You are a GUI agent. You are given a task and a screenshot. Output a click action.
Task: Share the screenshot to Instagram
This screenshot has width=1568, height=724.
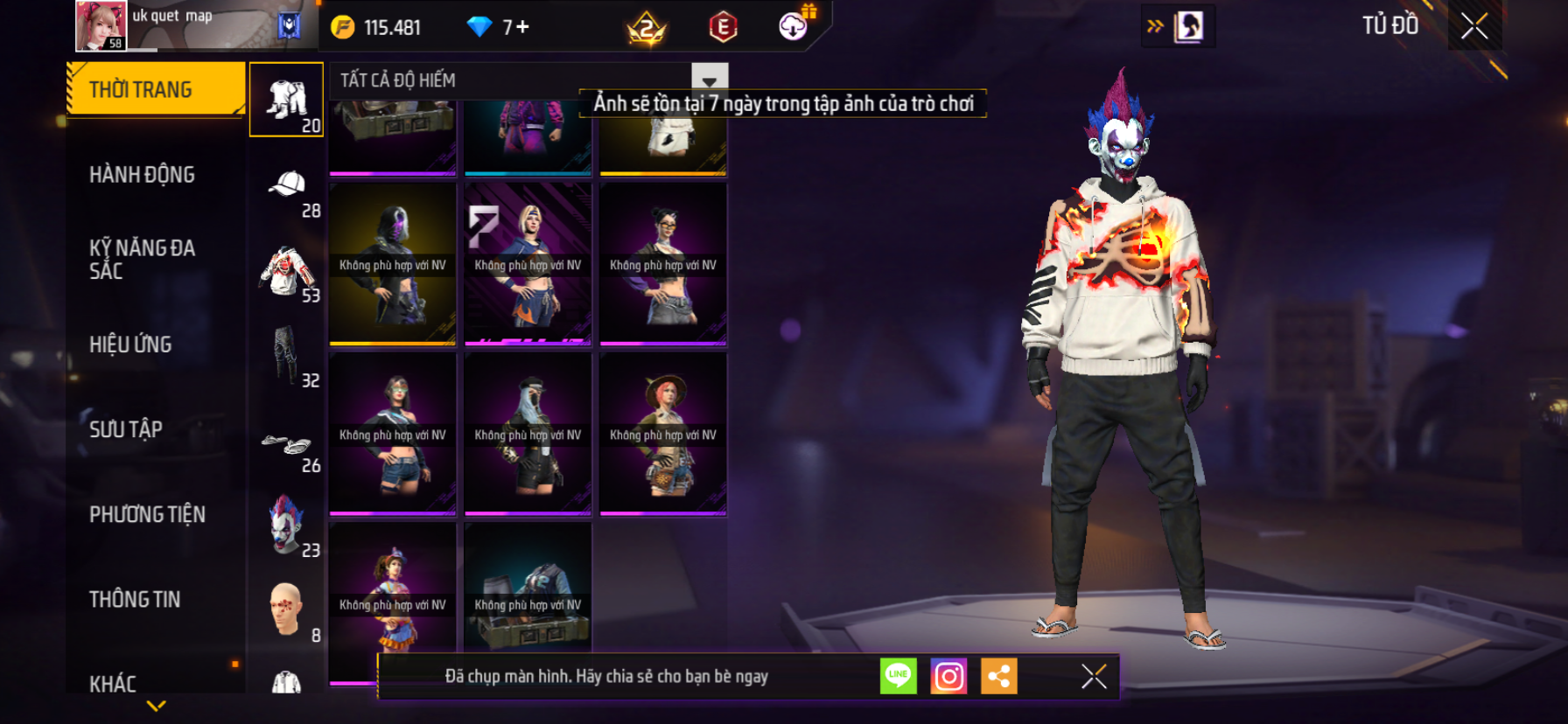click(x=948, y=676)
